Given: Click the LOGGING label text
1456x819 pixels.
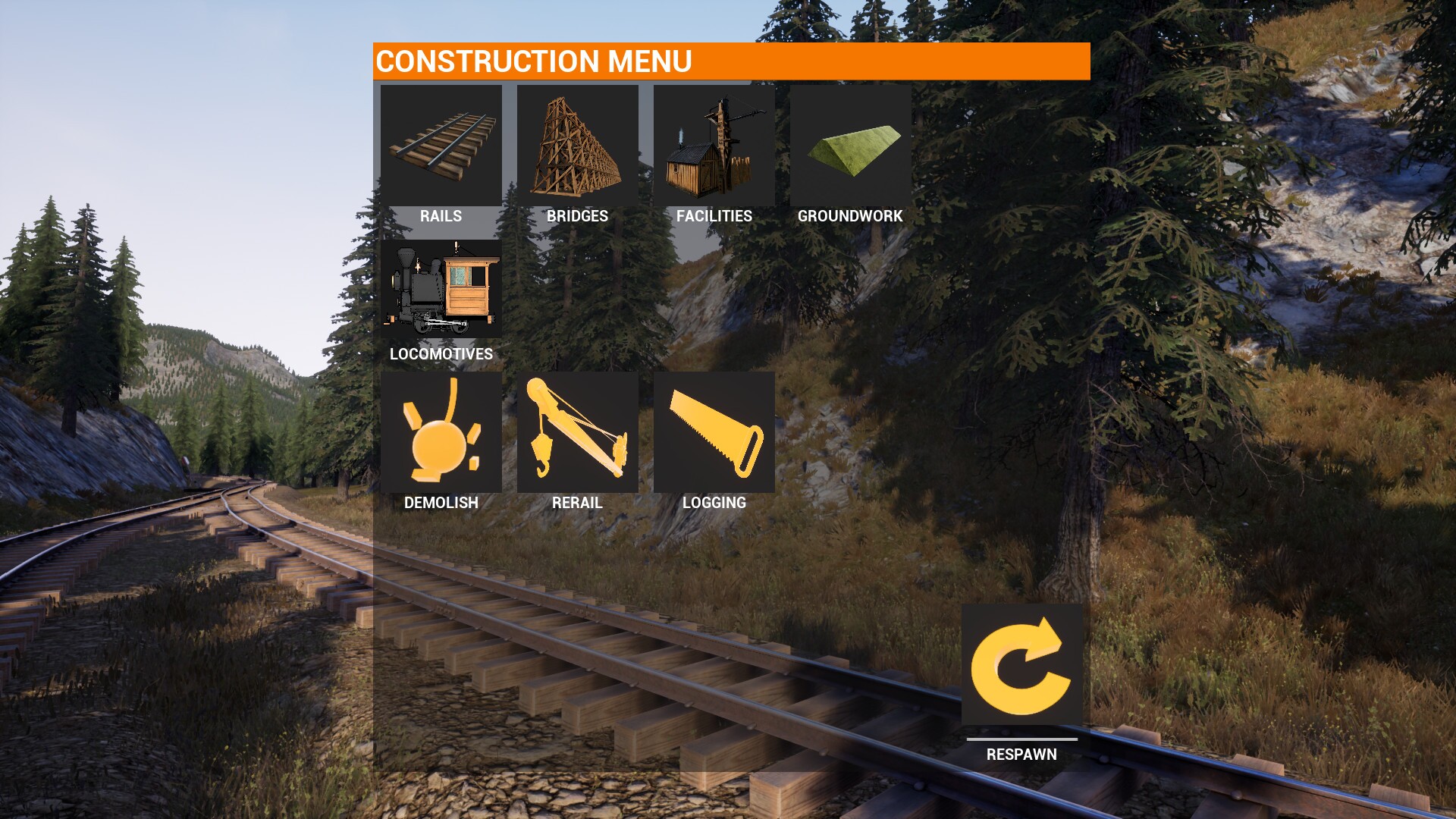Looking at the screenshot, I should click(x=714, y=502).
